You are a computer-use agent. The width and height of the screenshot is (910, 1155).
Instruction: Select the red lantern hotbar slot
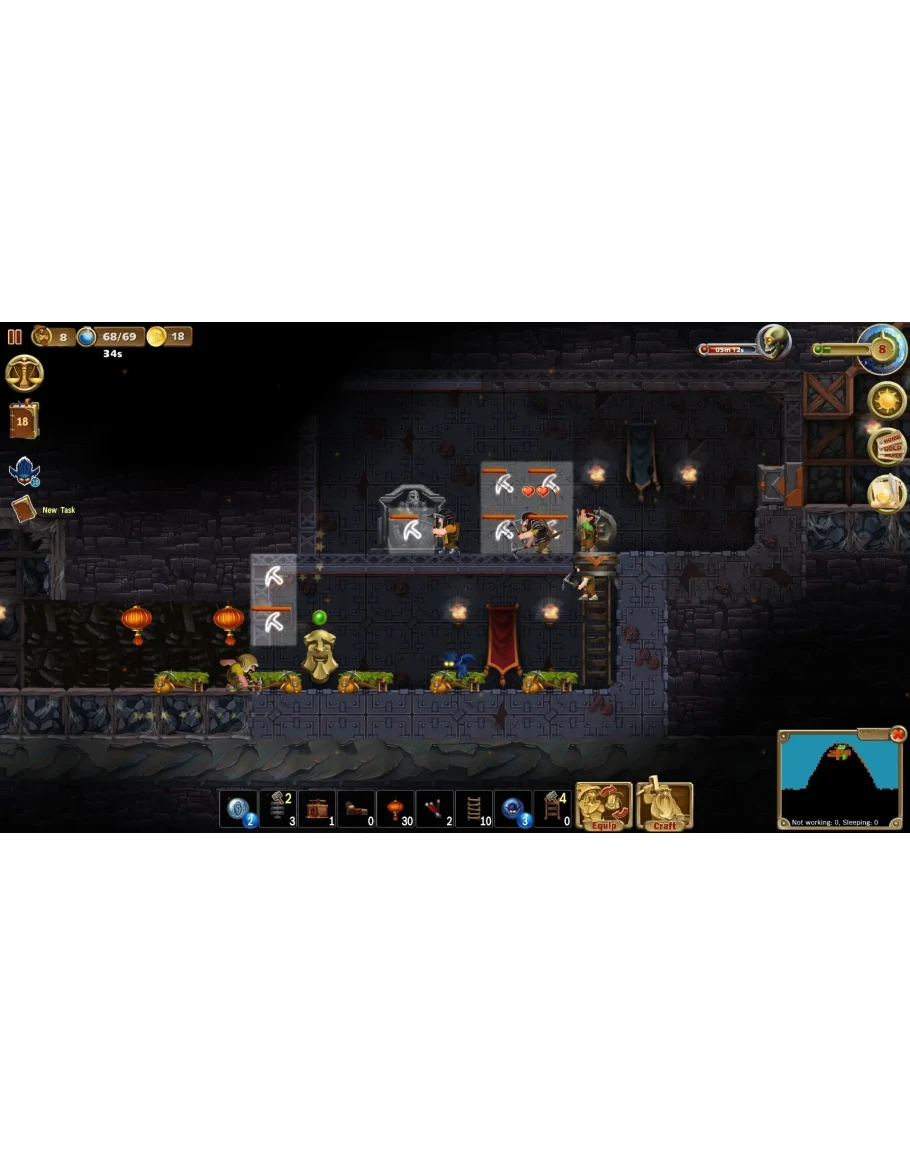tap(395, 809)
